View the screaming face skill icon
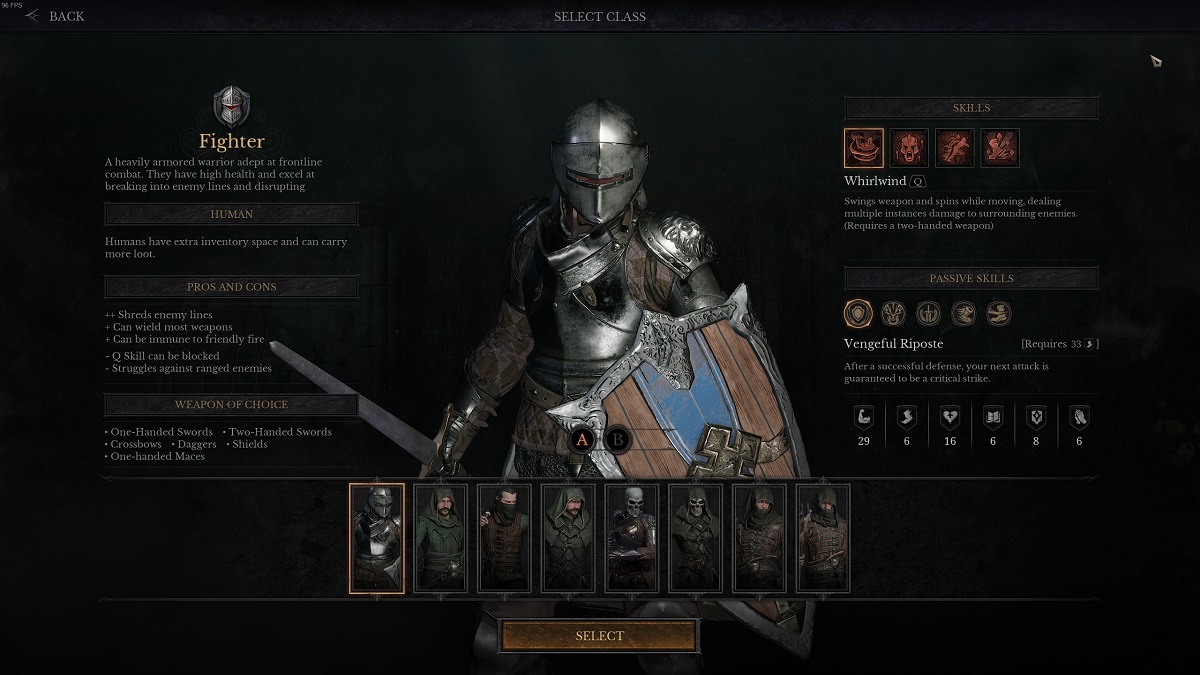The image size is (1200, 675). pos(909,148)
